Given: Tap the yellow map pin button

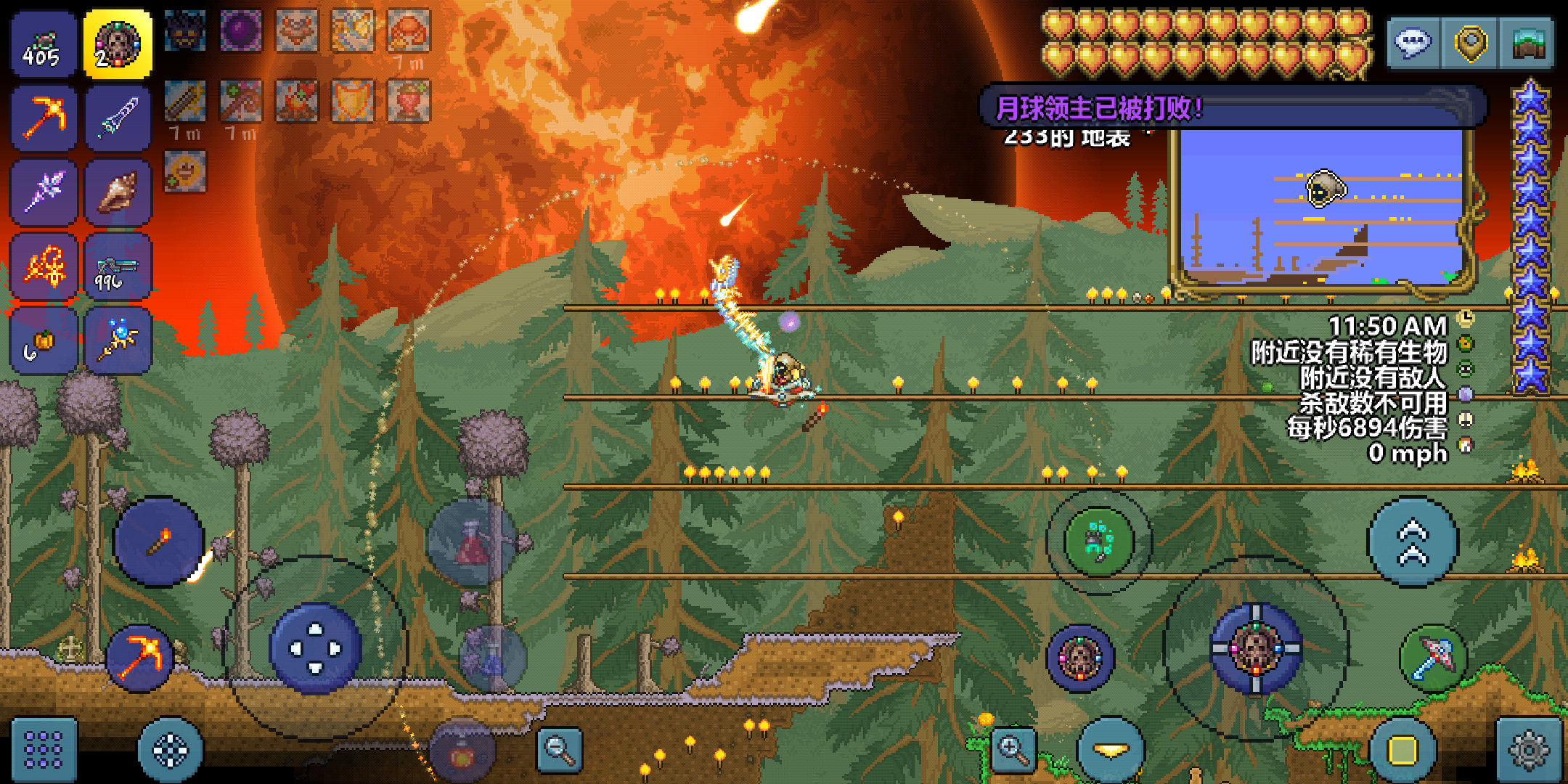Looking at the screenshot, I should click(x=1470, y=43).
